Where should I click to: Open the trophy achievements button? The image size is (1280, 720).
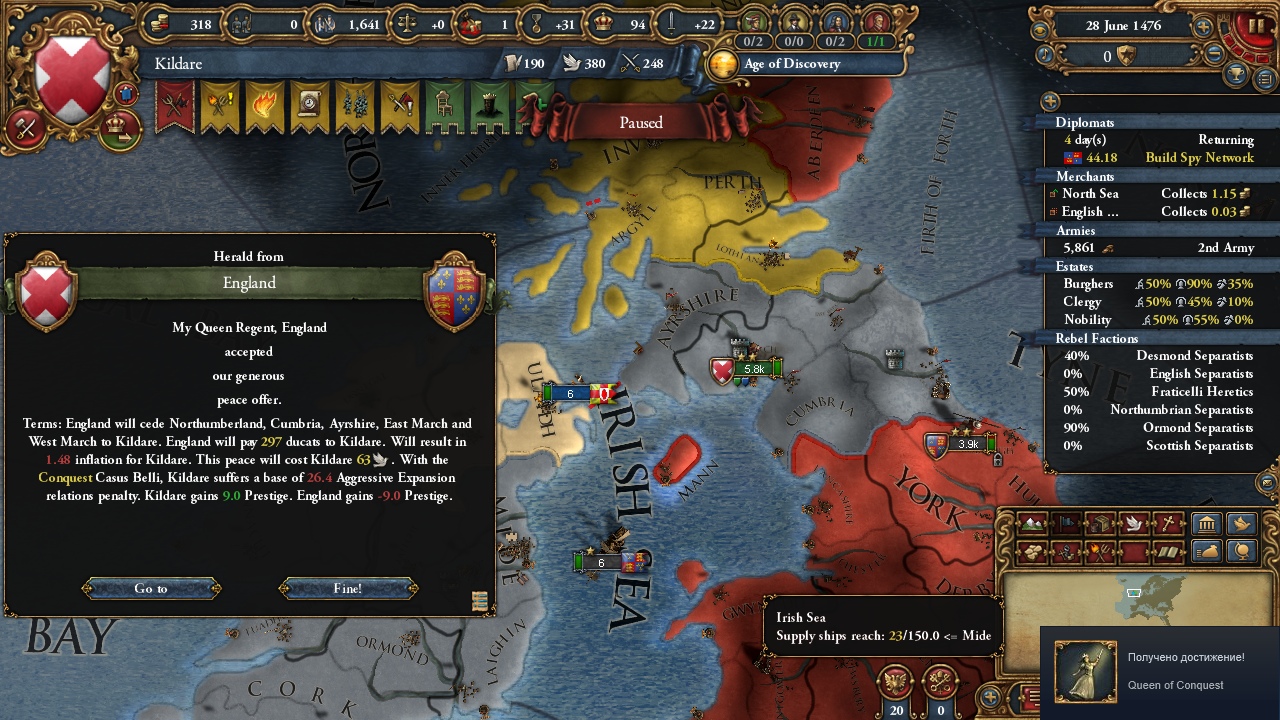click(1237, 75)
